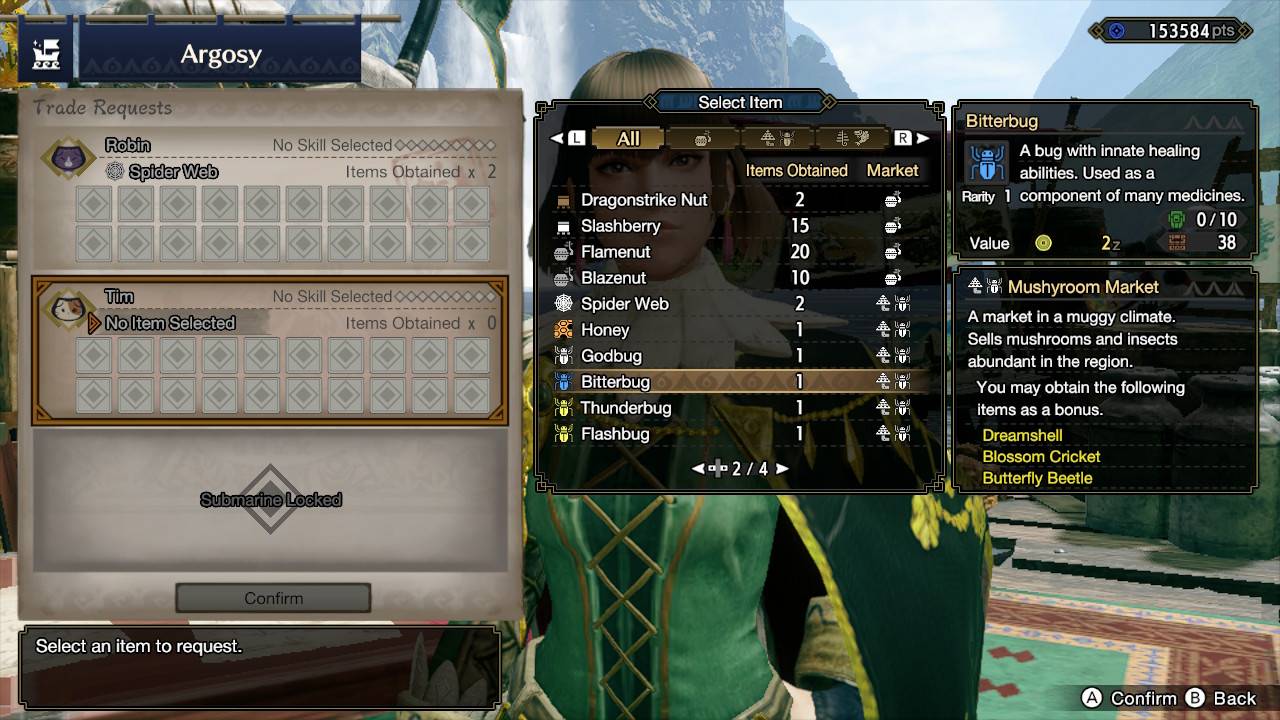Switch to the All category tab
Image resolution: width=1280 pixels, height=720 pixels.
[628, 138]
